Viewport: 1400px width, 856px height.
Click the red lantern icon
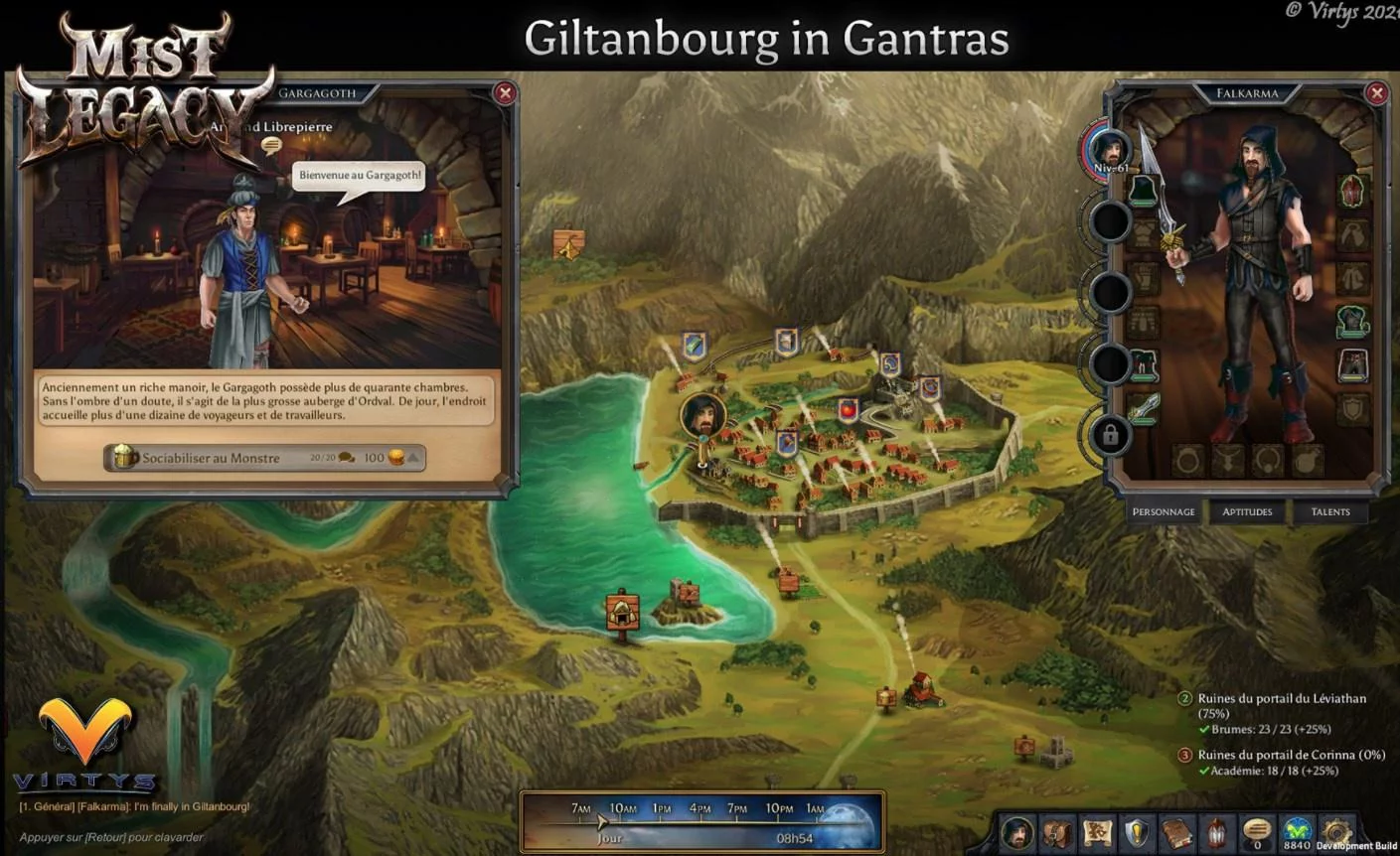(1217, 832)
